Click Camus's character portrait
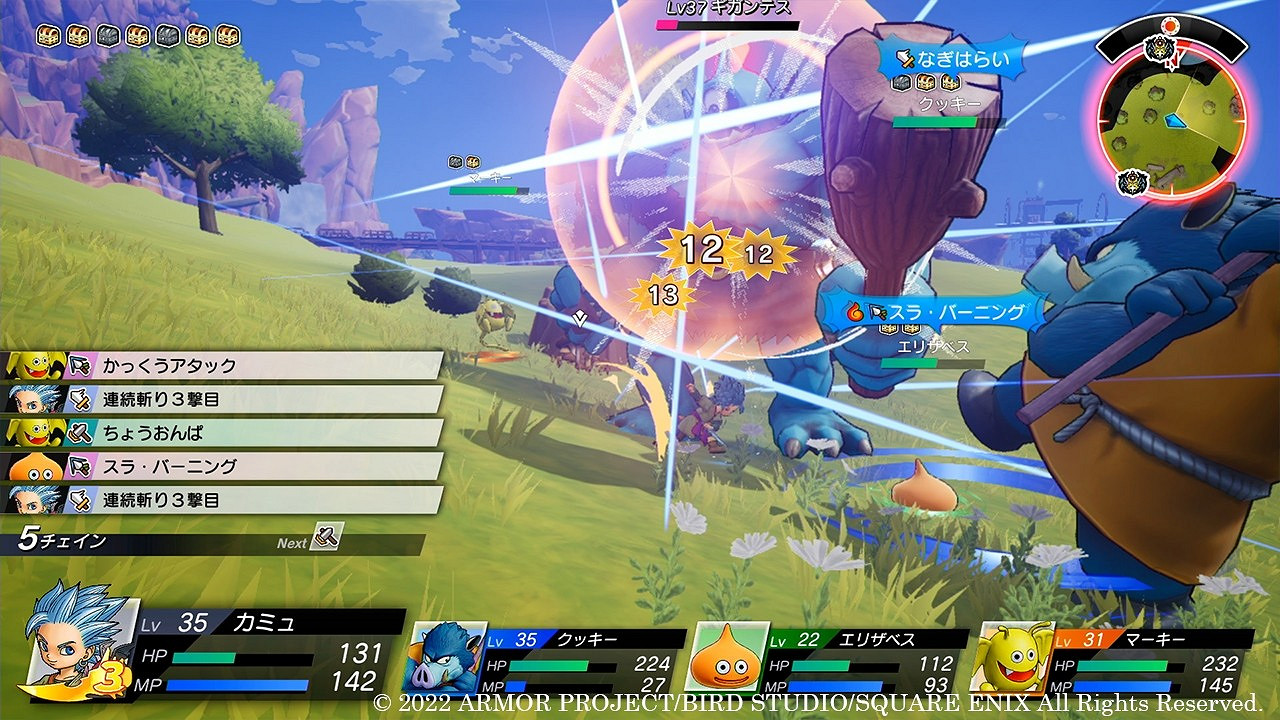 point(75,640)
